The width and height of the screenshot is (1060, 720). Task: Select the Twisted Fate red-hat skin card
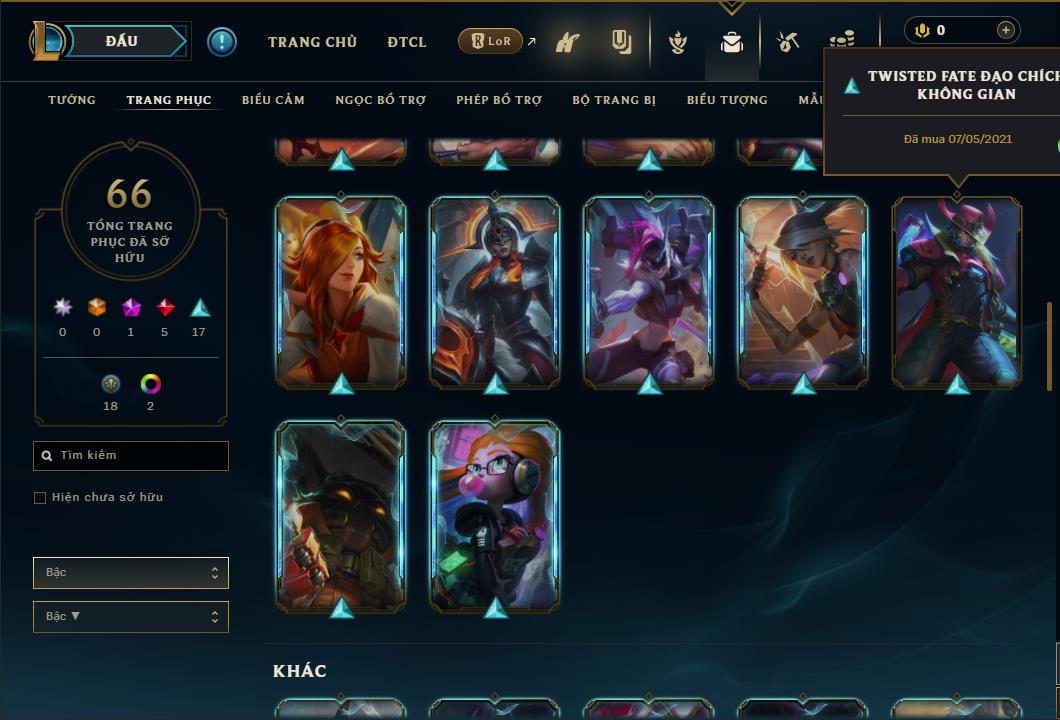957,291
